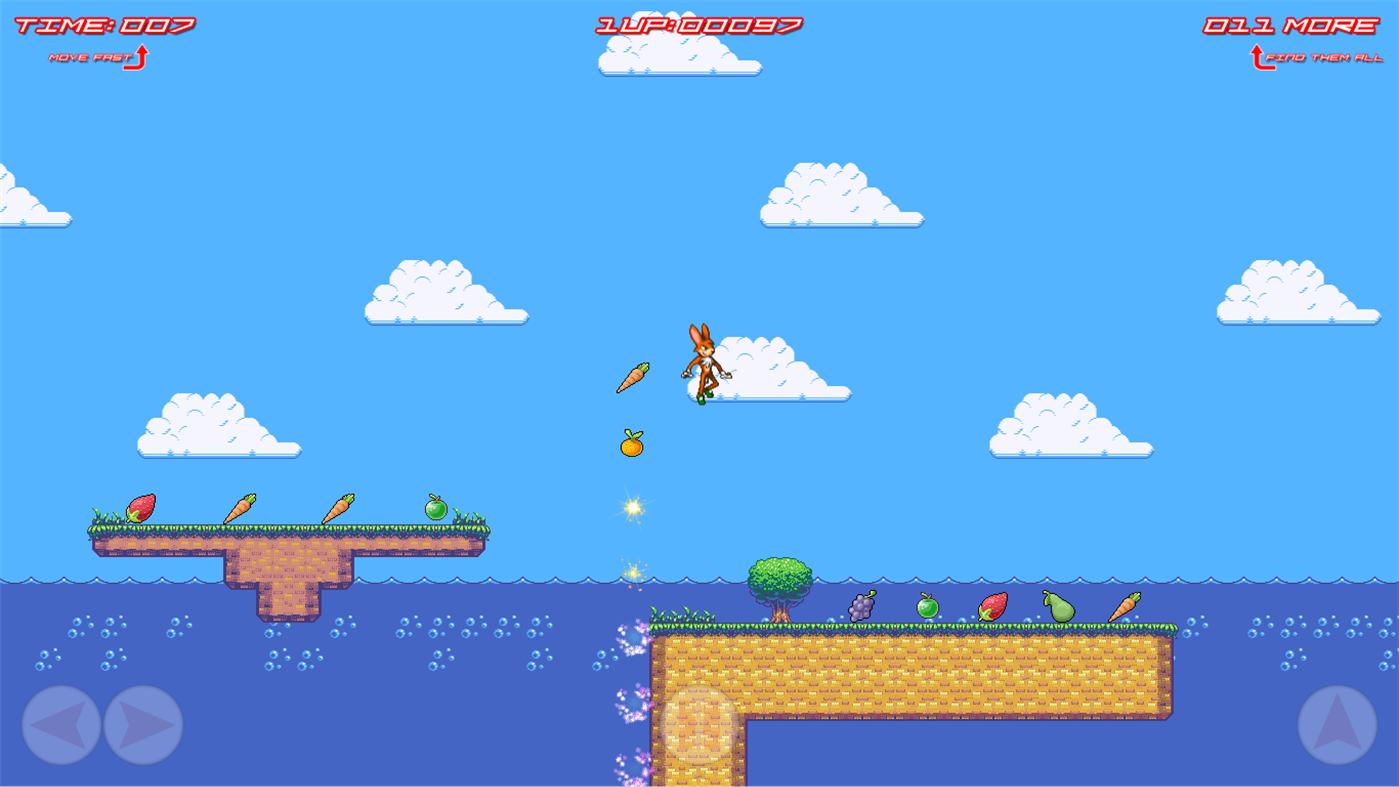Click the 1UP:00097 score display

(x=697, y=24)
